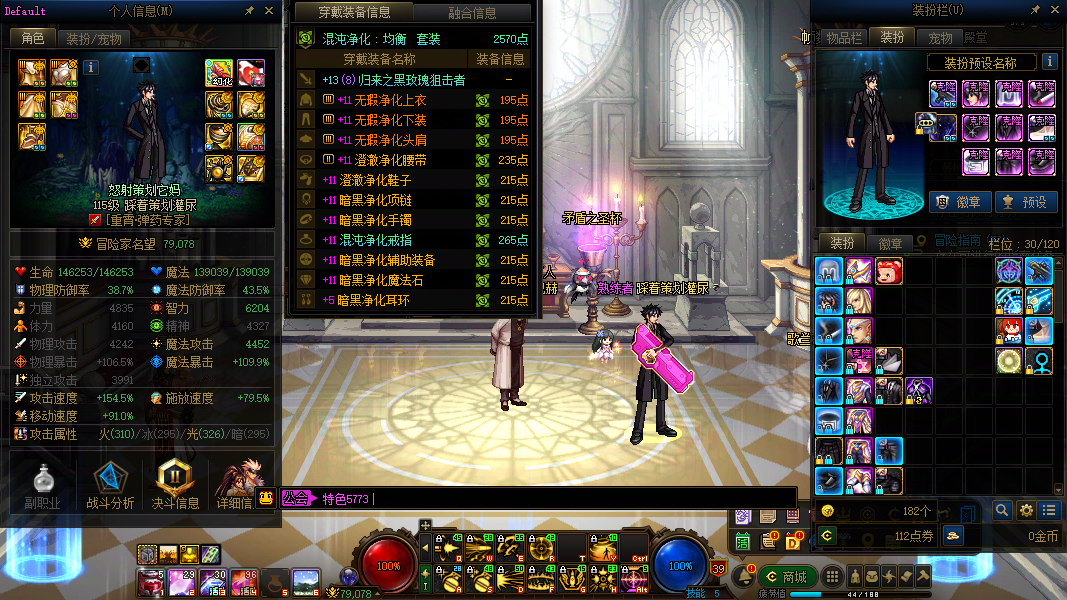The width and height of the screenshot is (1067, 600).
Task: Open 详细信息 detailed stats
Action: [235, 486]
